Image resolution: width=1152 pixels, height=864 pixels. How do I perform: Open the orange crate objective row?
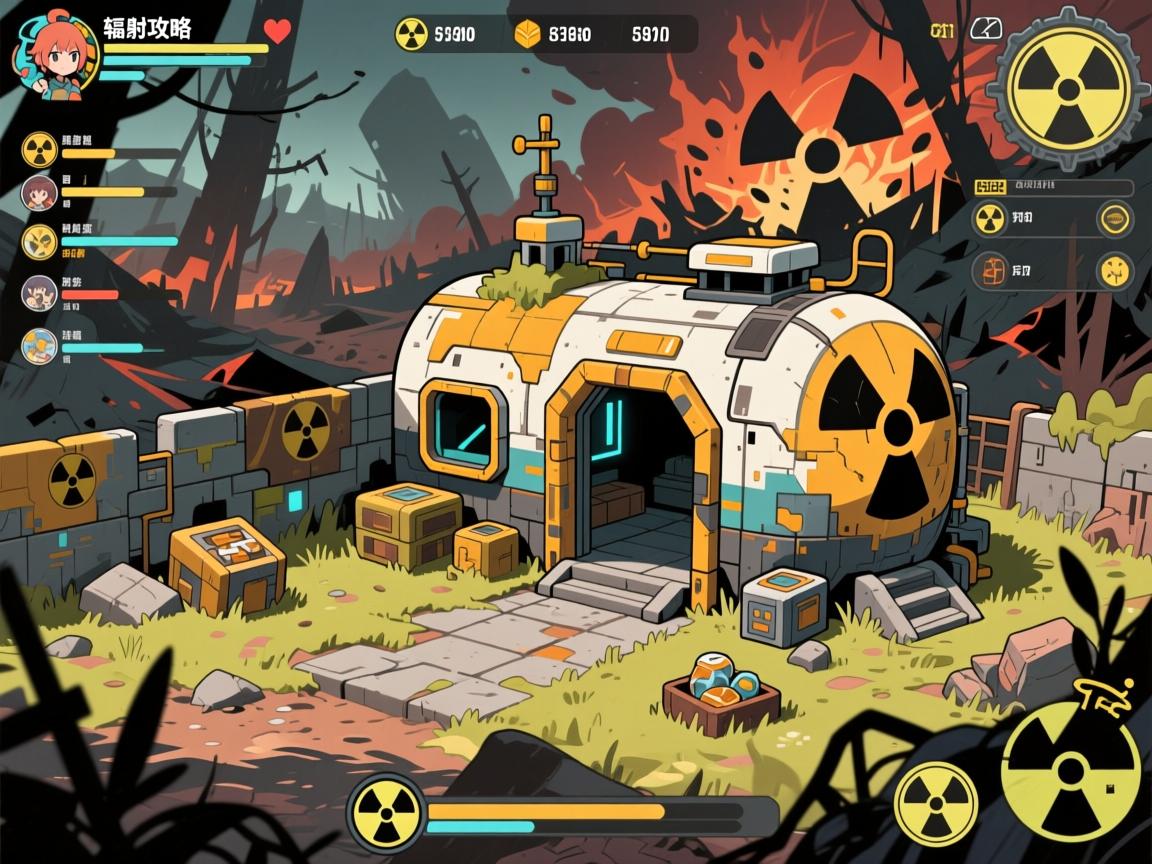tap(990, 269)
